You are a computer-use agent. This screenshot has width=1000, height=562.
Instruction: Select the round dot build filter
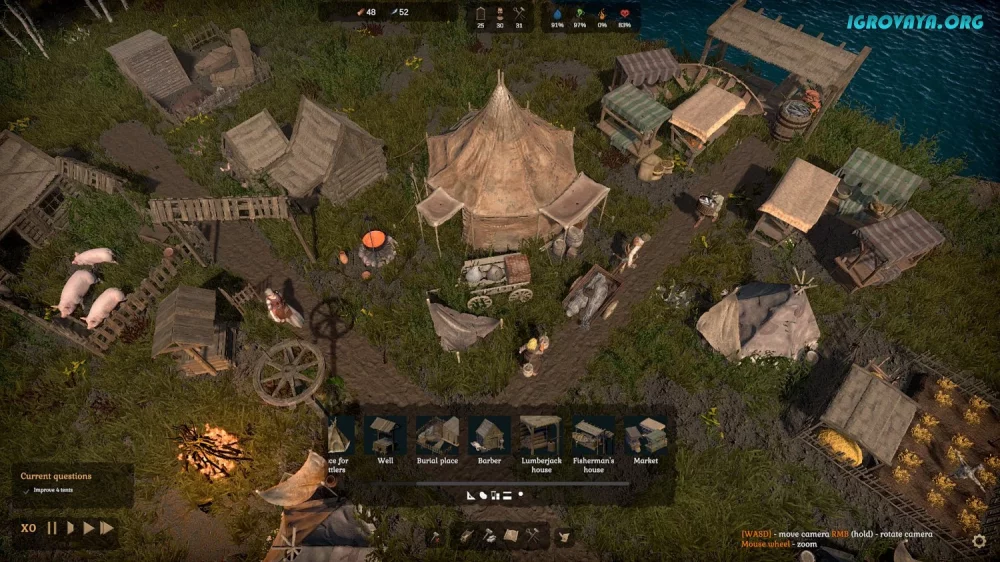521,494
